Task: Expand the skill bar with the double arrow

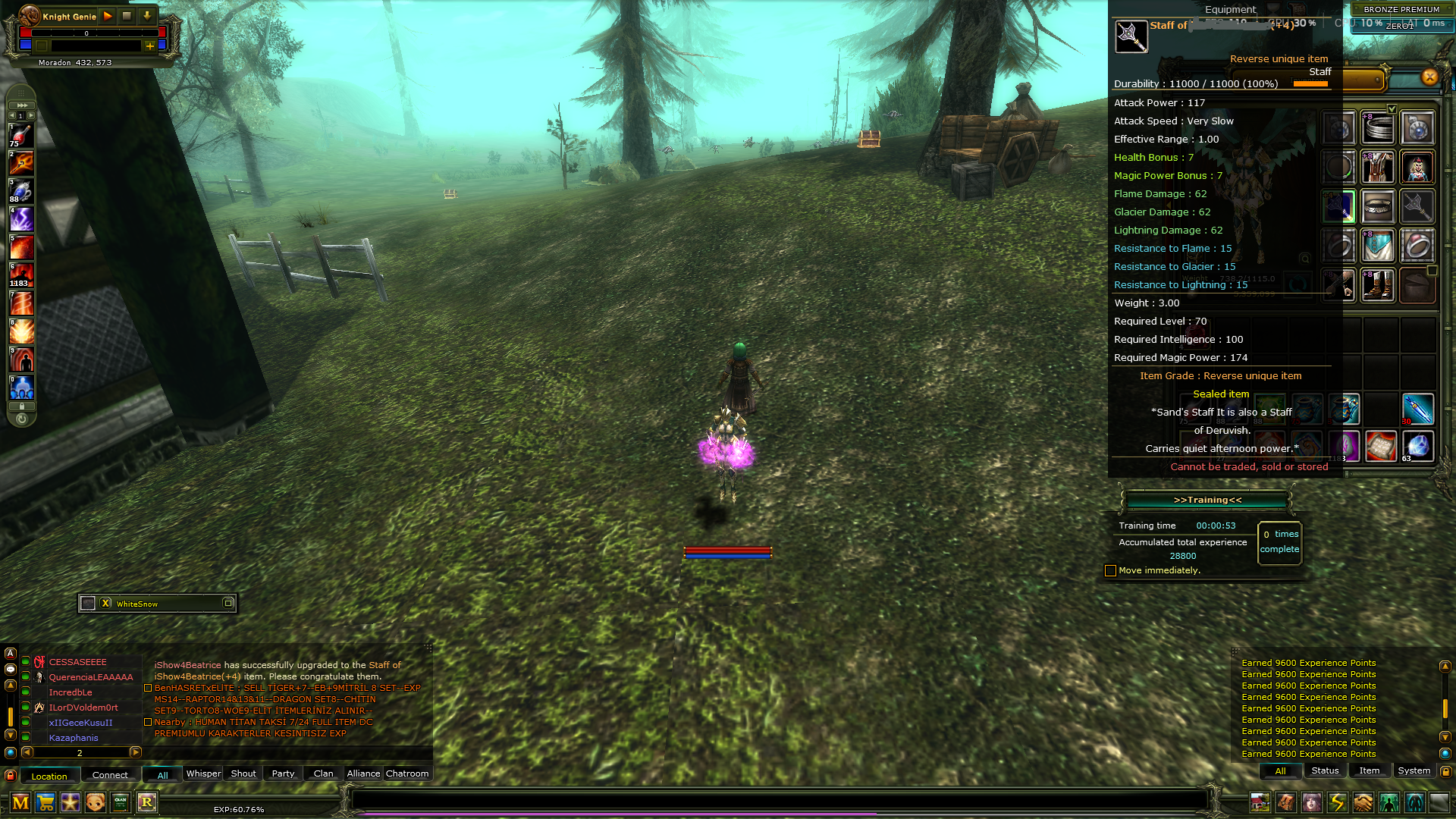Action: point(22,105)
